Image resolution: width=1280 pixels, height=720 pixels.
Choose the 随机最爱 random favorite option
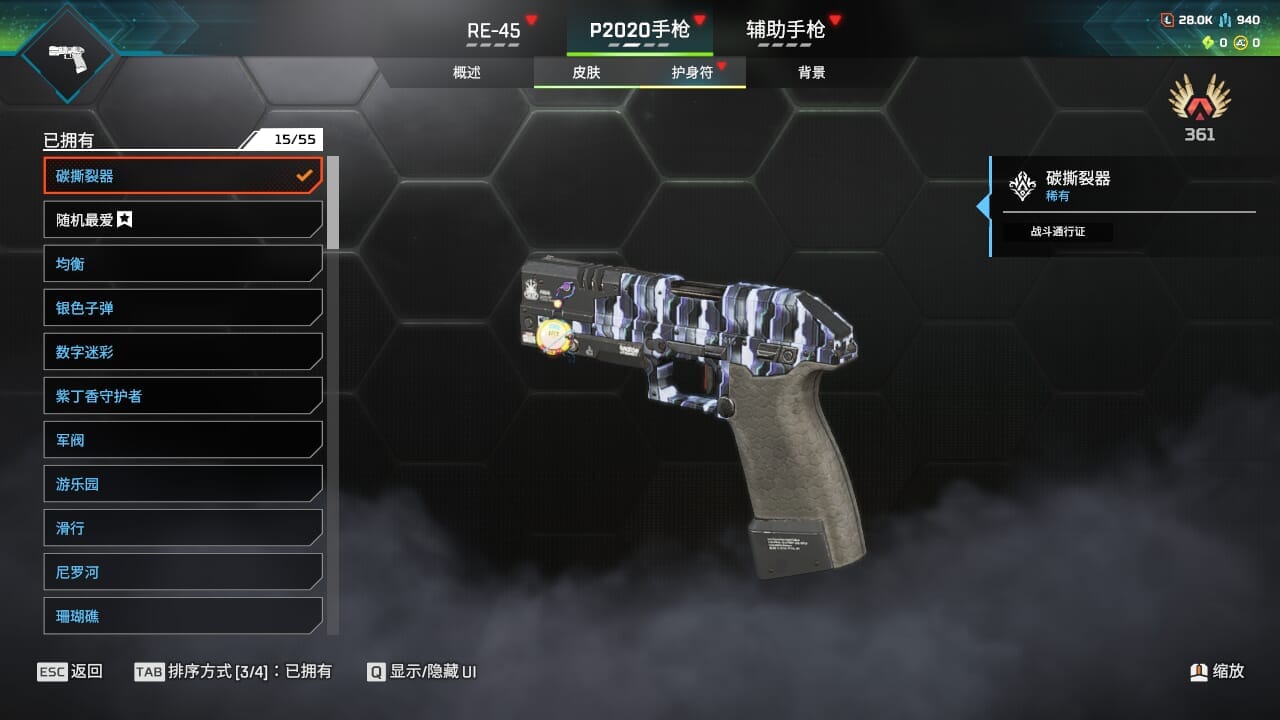[183, 220]
